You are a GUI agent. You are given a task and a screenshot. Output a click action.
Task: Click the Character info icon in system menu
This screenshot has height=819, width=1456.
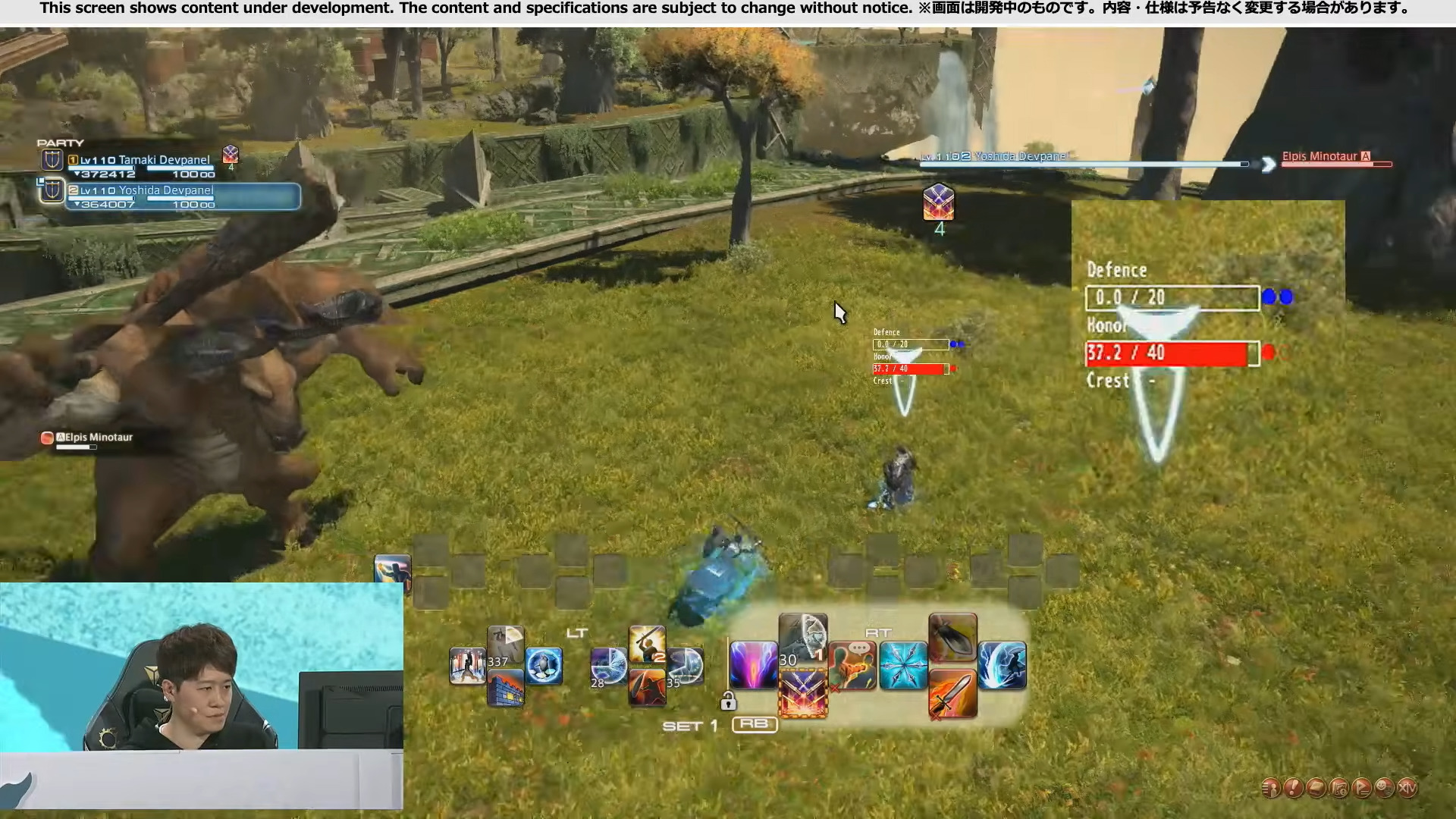1270,789
